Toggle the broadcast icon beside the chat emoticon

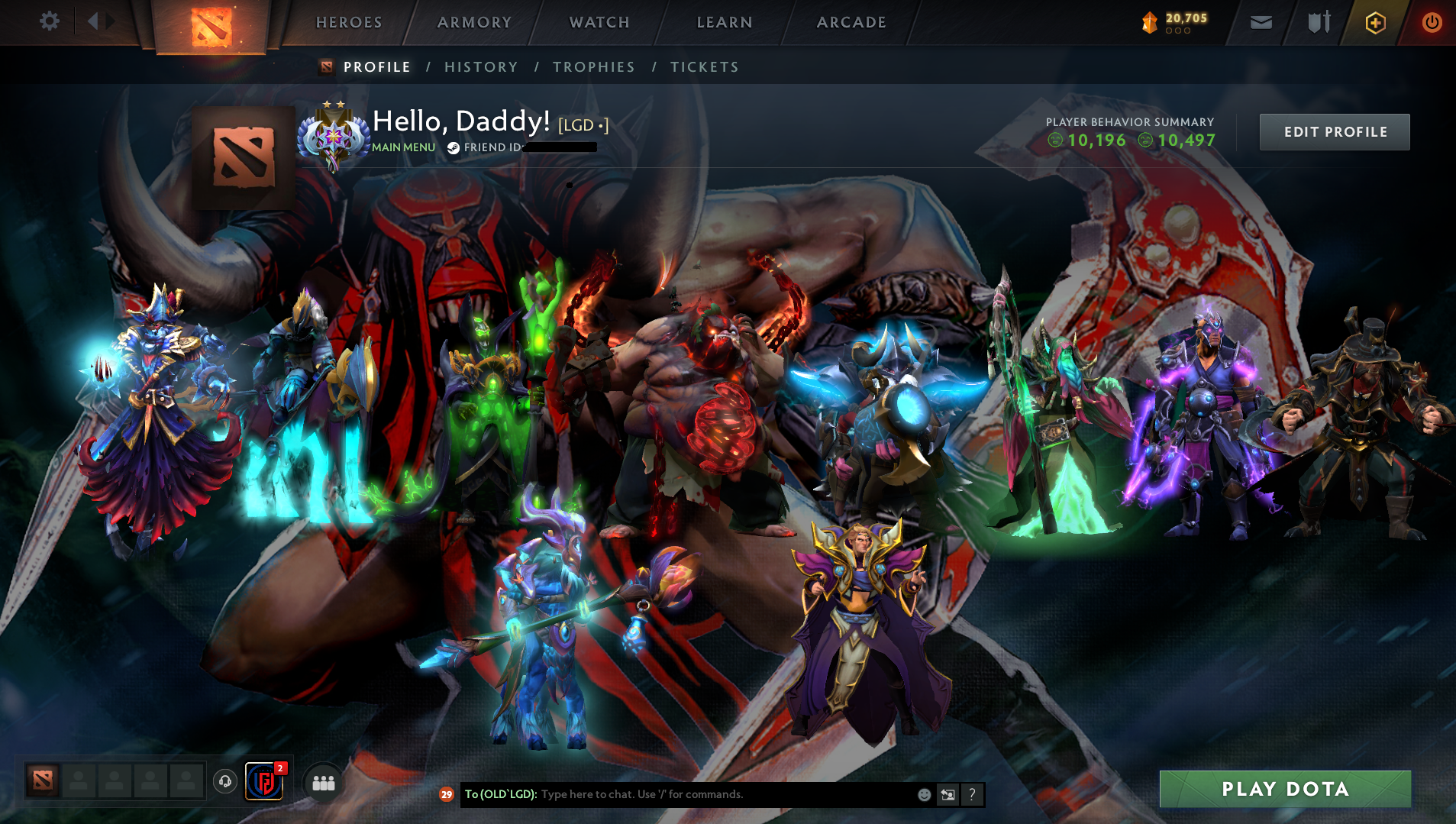948,794
